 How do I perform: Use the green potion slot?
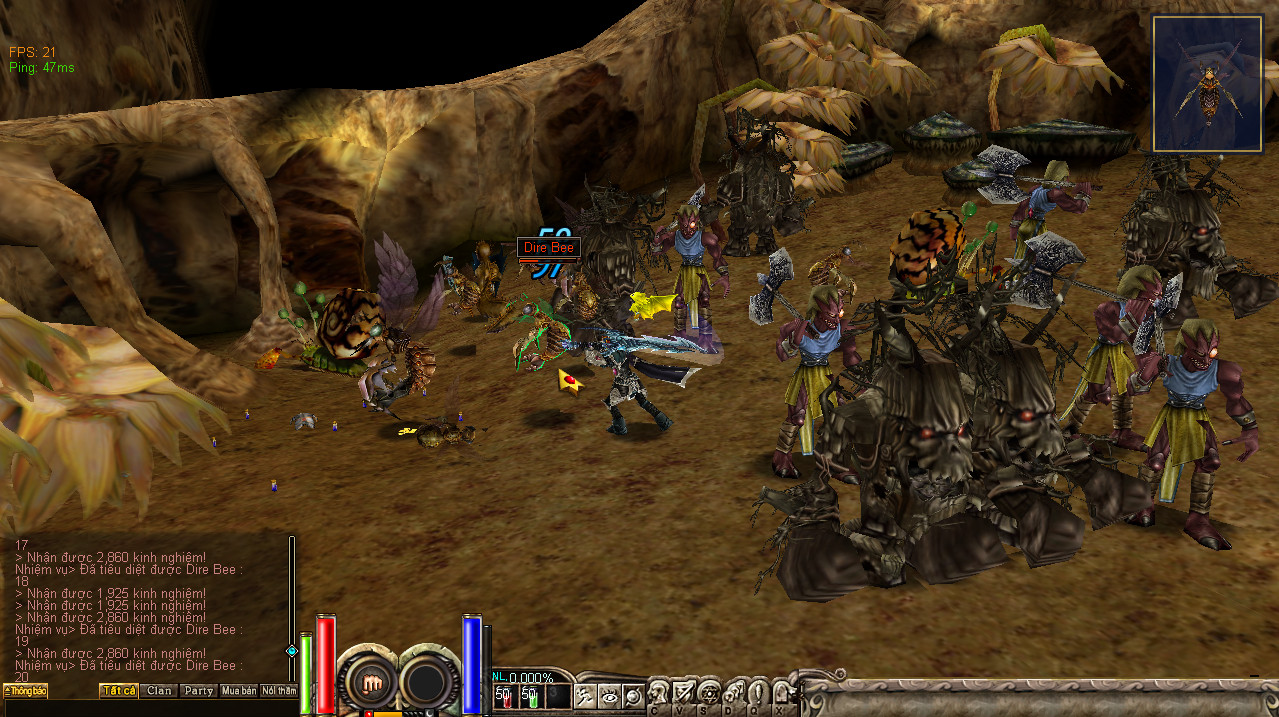[x=530, y=696]
